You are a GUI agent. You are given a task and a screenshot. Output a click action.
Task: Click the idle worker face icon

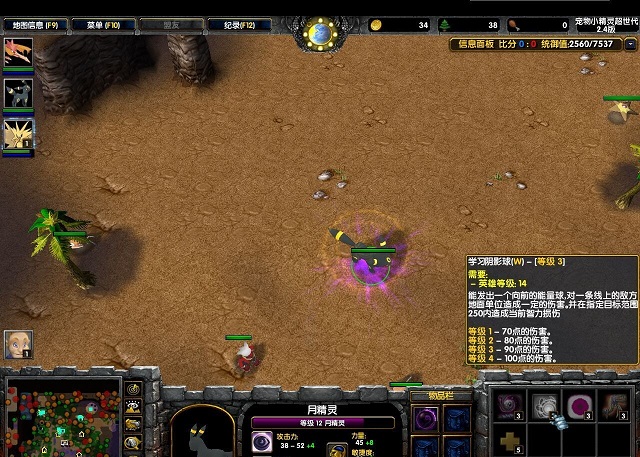coord(18,344)
